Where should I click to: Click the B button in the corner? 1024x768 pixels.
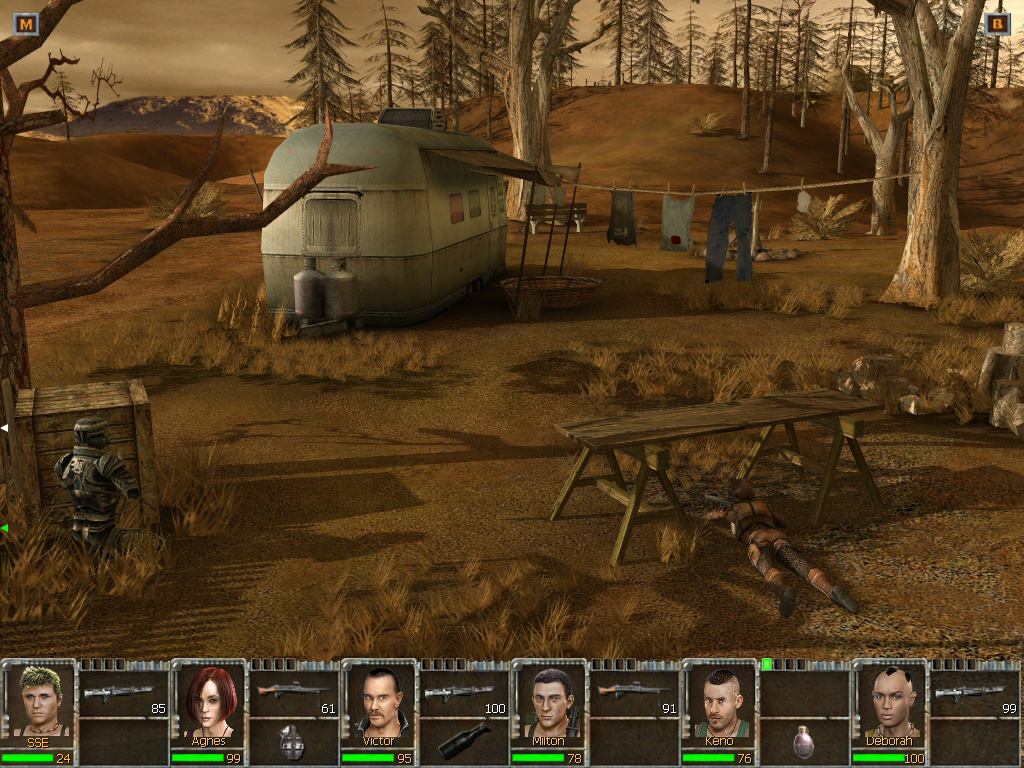(x=996, y=23)
